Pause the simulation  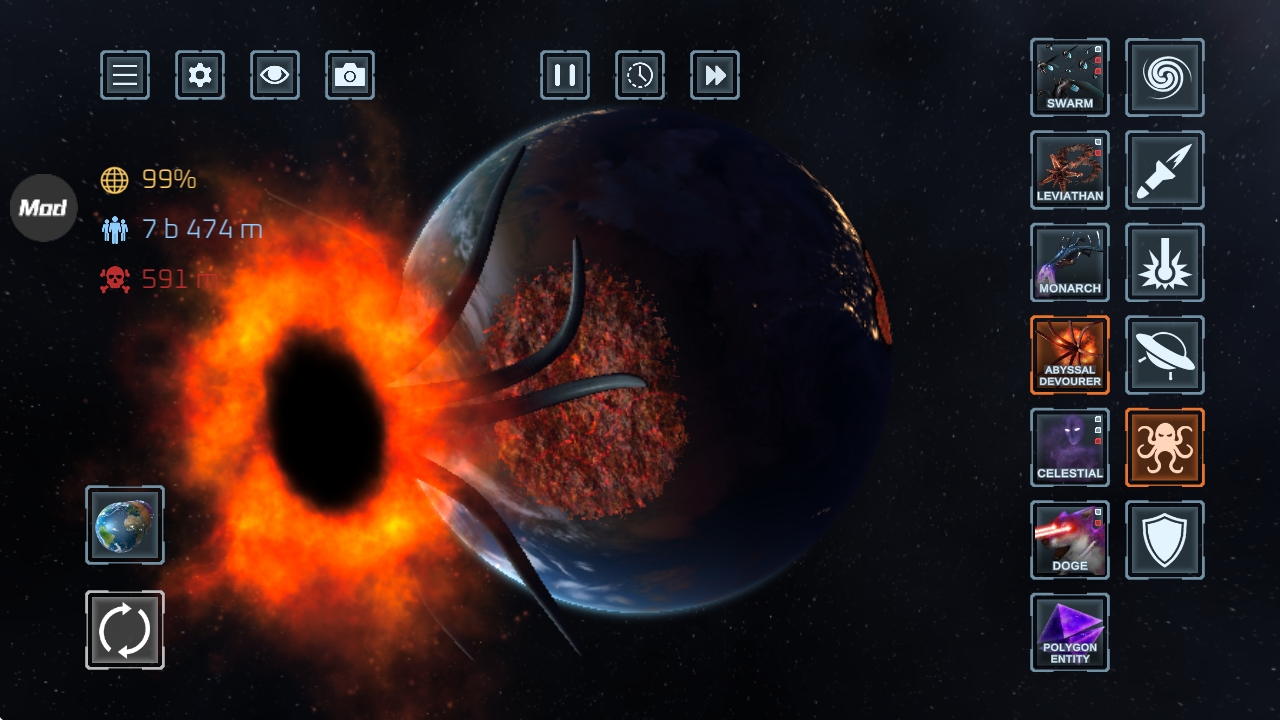click(565, 75)
